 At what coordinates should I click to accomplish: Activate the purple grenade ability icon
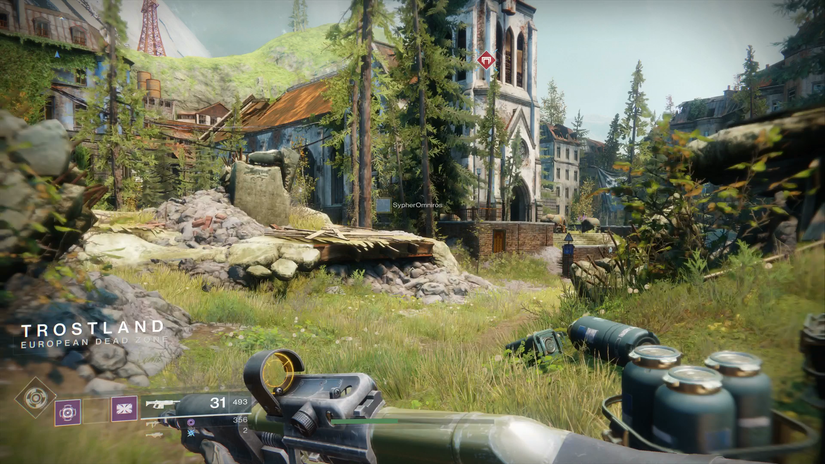click(x=68, y=411)
